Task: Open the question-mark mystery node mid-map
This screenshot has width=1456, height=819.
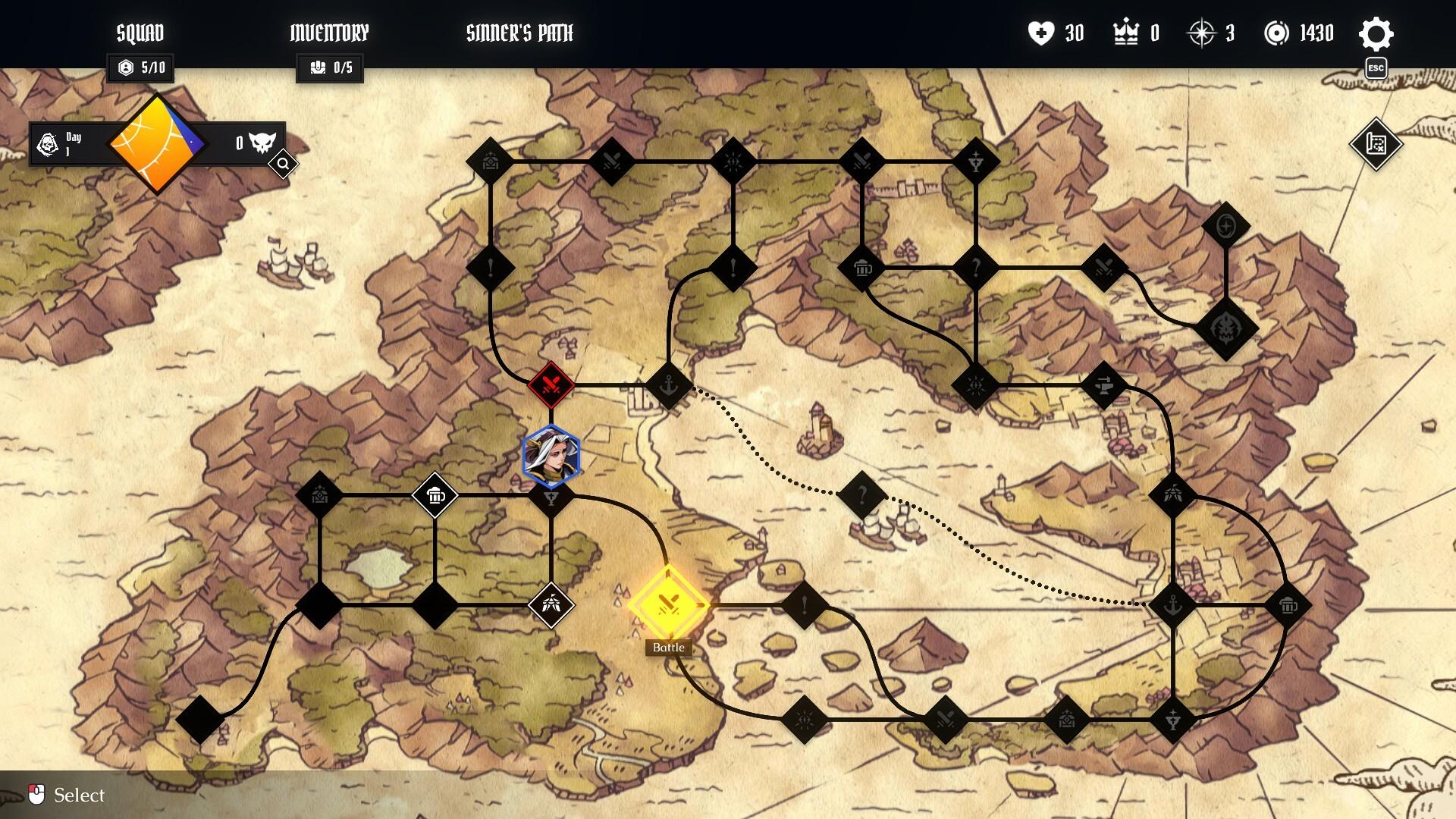Action: pos(863,494)
